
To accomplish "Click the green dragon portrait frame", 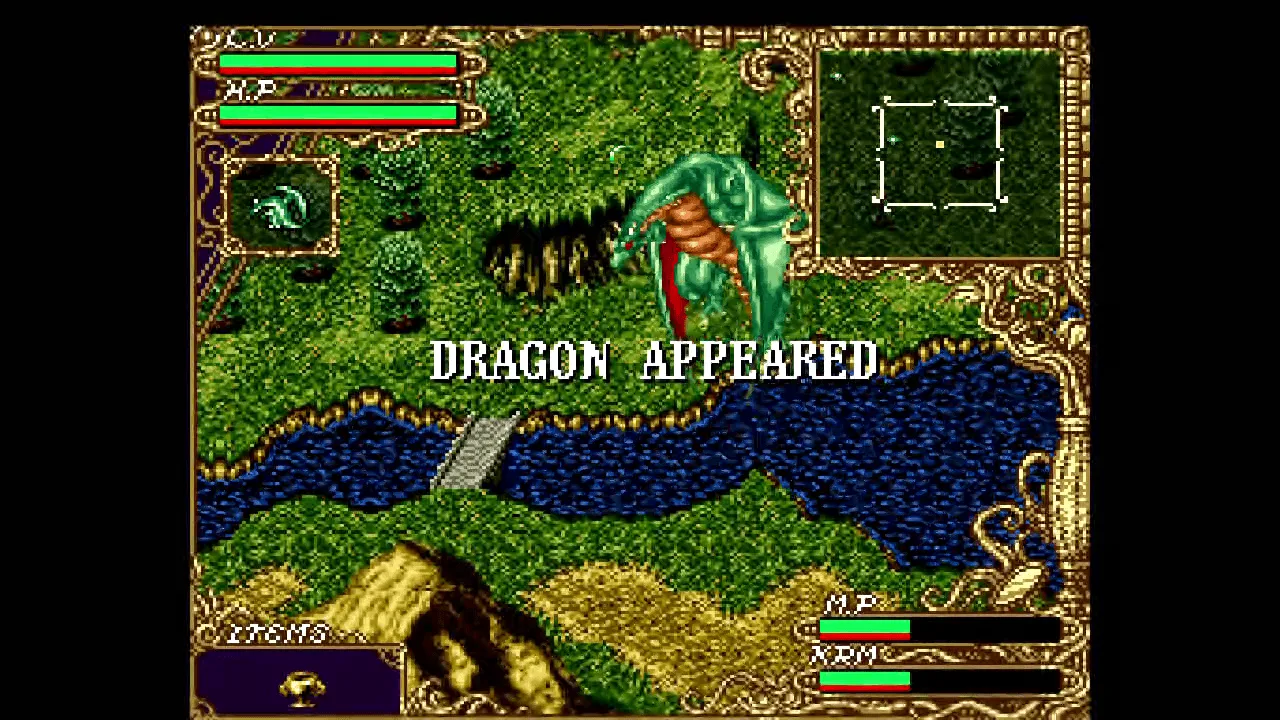I will pyautogui.click(x=280, y=205).
